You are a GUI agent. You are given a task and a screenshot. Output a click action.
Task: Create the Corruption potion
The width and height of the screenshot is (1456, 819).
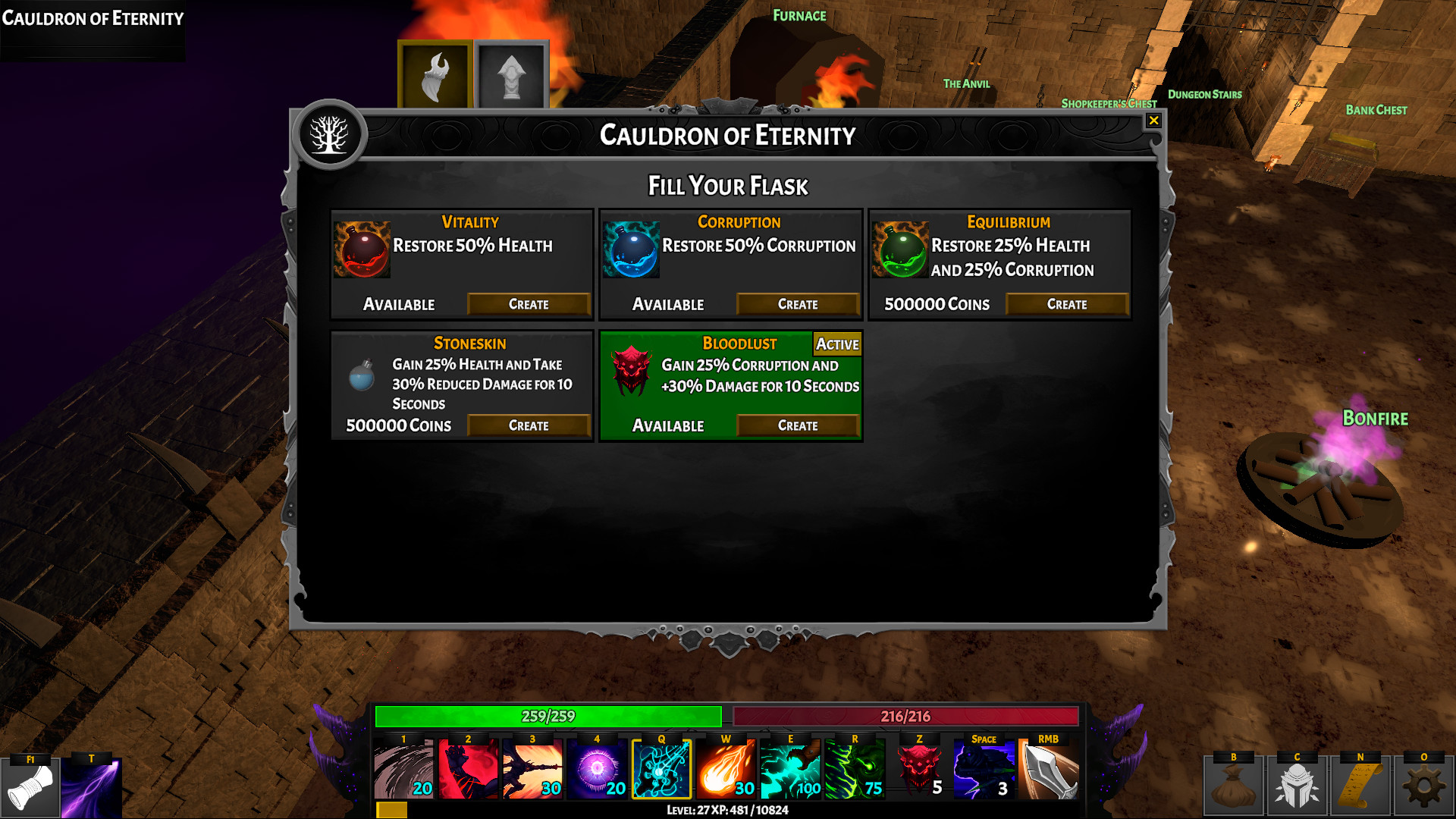[797, 304]
